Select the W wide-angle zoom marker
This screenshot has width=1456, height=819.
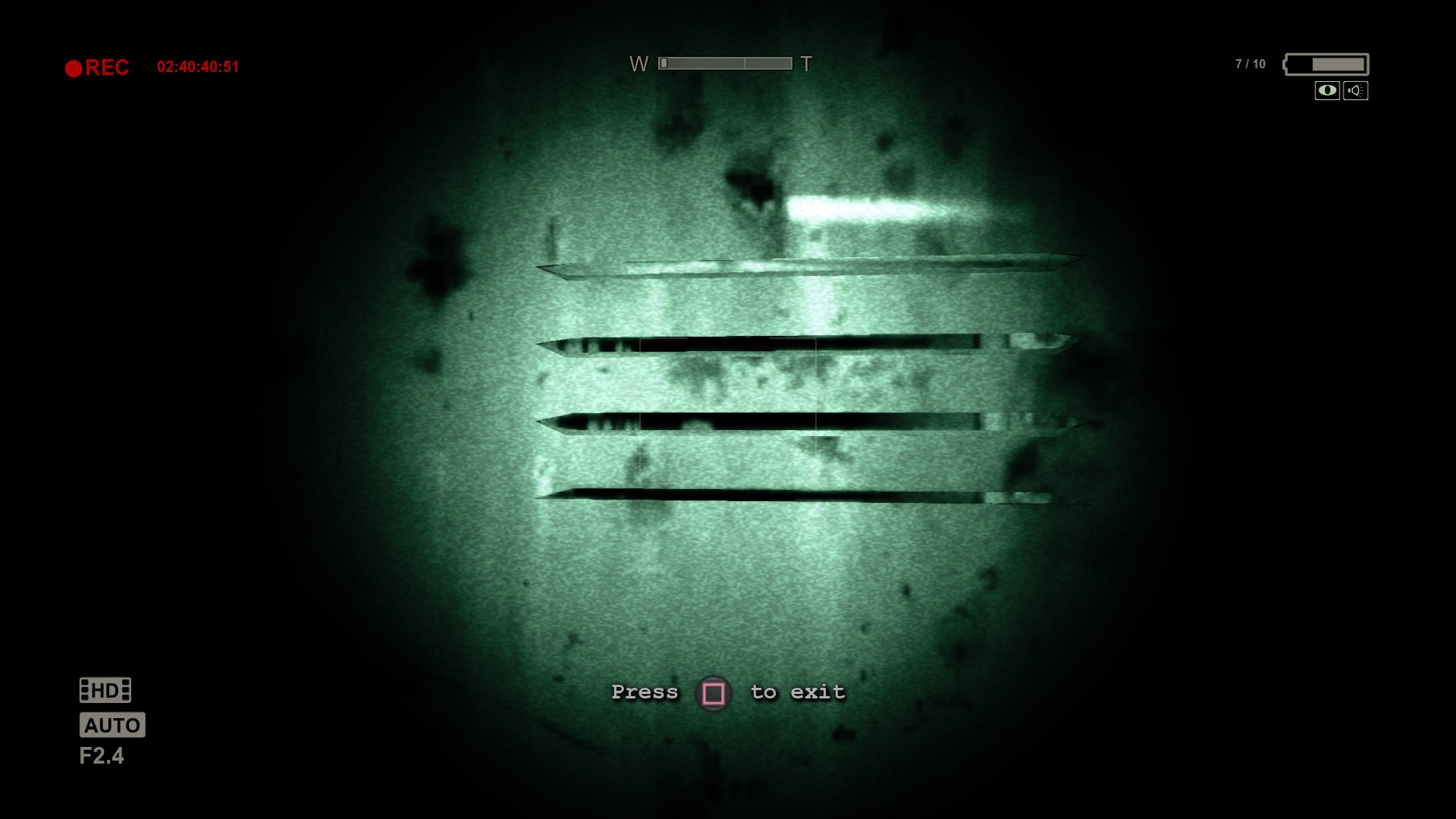click(x=639, y=64)
